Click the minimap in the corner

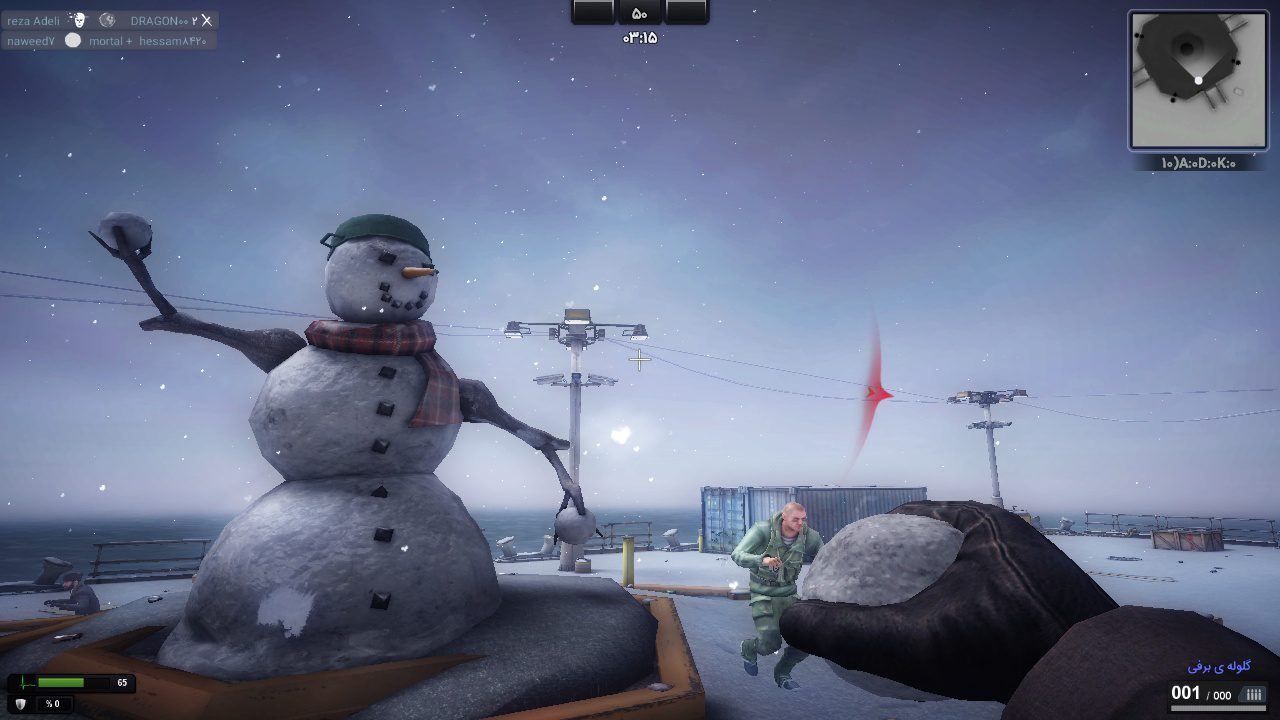1197,80
